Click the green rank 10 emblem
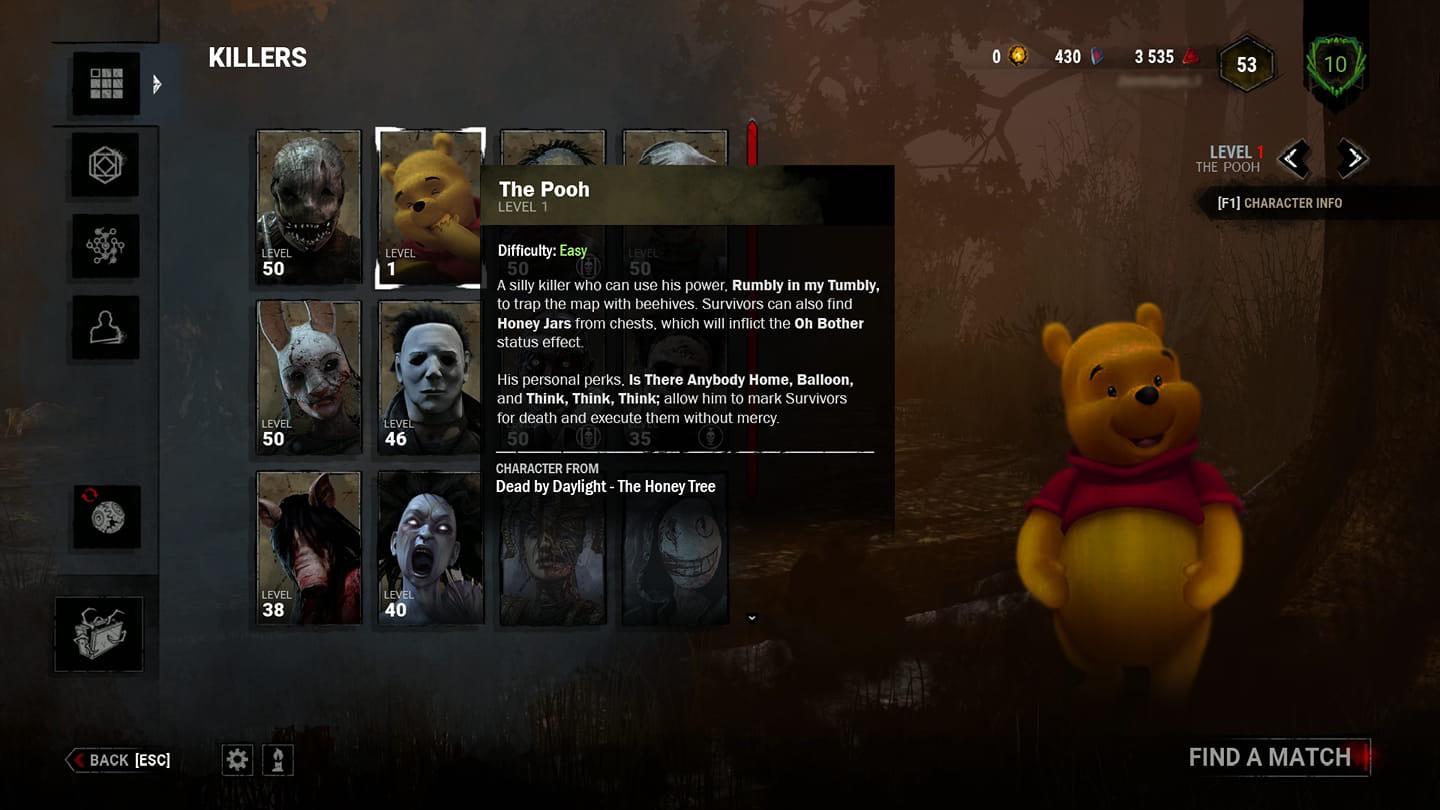This screenshot has width=1440, height=810. [x=1337, y=65]
